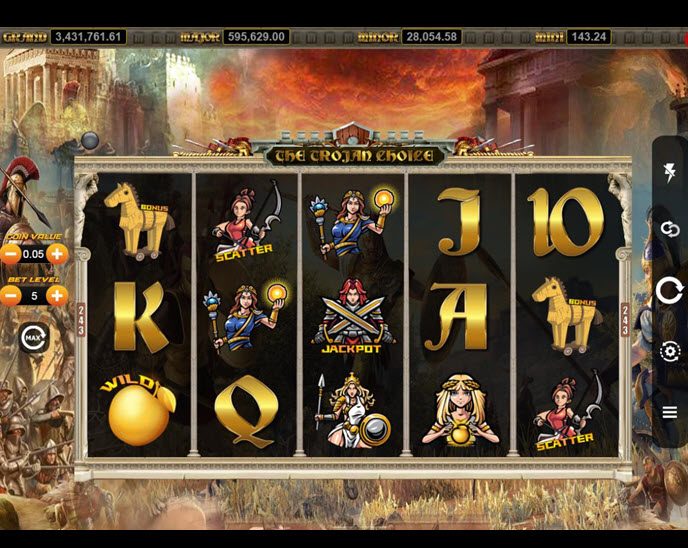Decrease the coin value with minus button
Screen dimensions: 688x548
[x=11, y=254]
